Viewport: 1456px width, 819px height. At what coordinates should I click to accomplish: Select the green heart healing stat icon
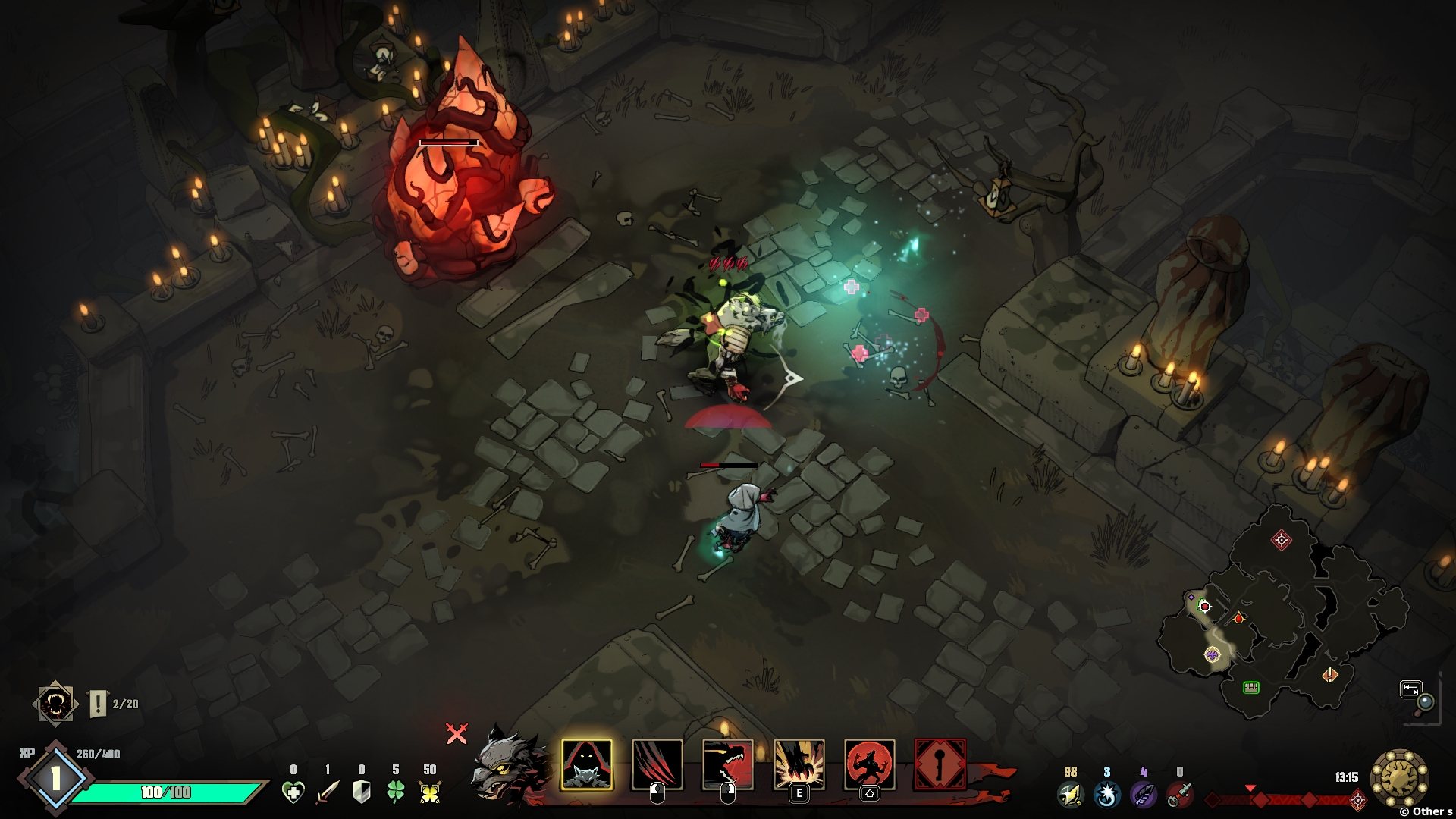(293, 792)
